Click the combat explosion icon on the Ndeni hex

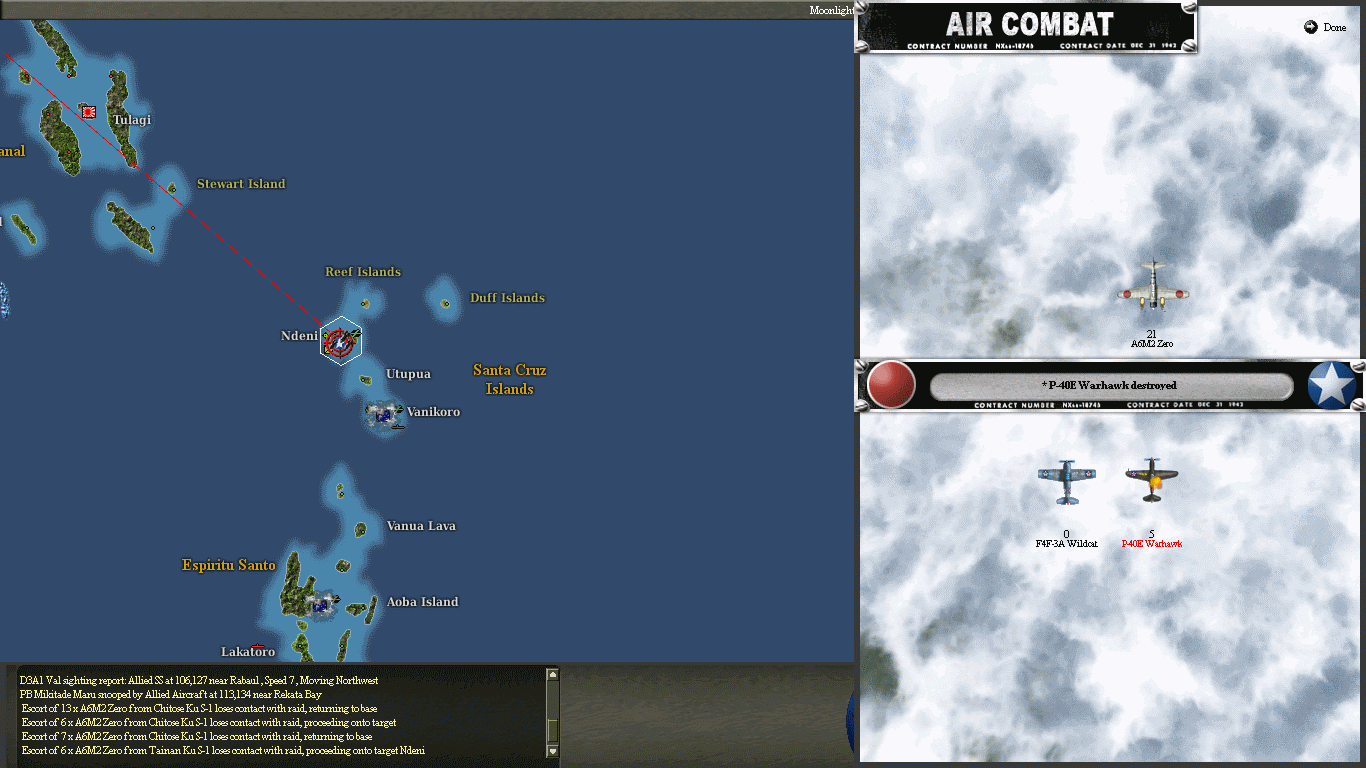coord(340,340)
